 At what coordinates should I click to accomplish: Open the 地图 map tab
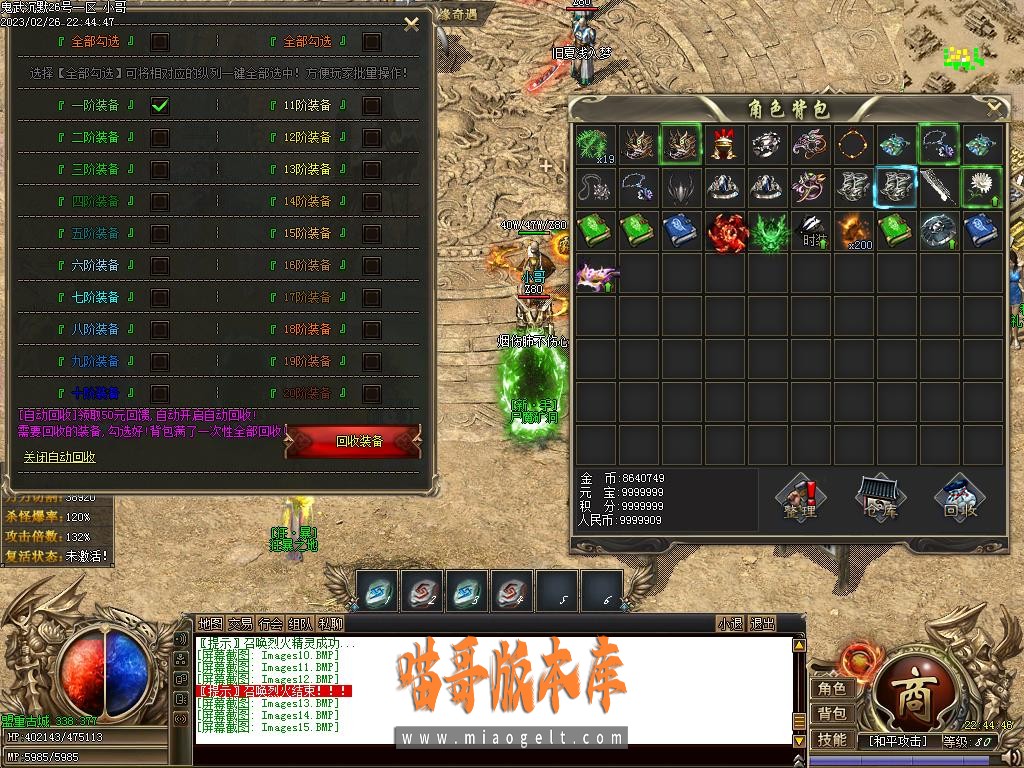tap(211, 623)
